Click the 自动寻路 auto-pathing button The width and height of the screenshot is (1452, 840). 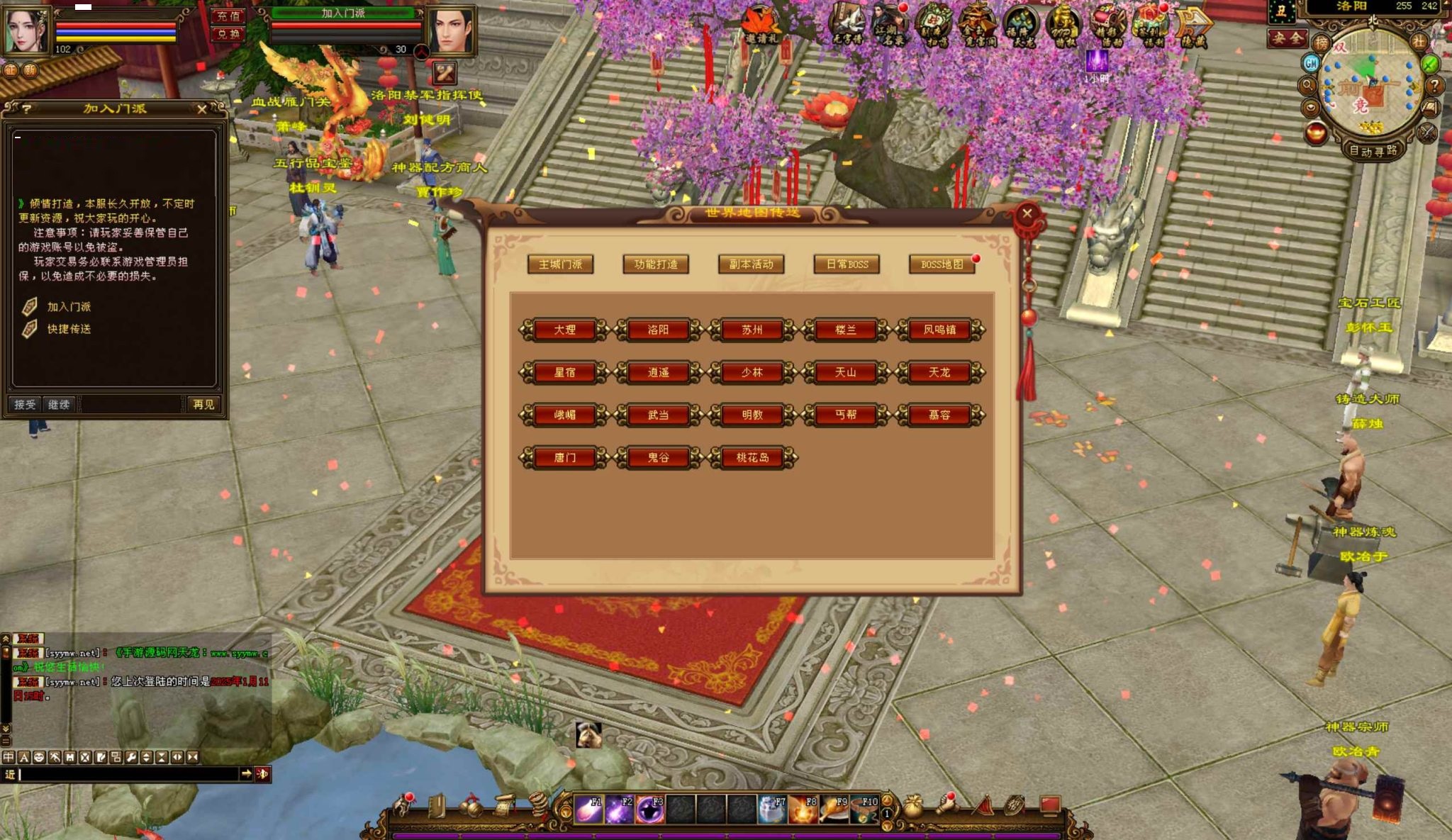[x=1373, y=151]
